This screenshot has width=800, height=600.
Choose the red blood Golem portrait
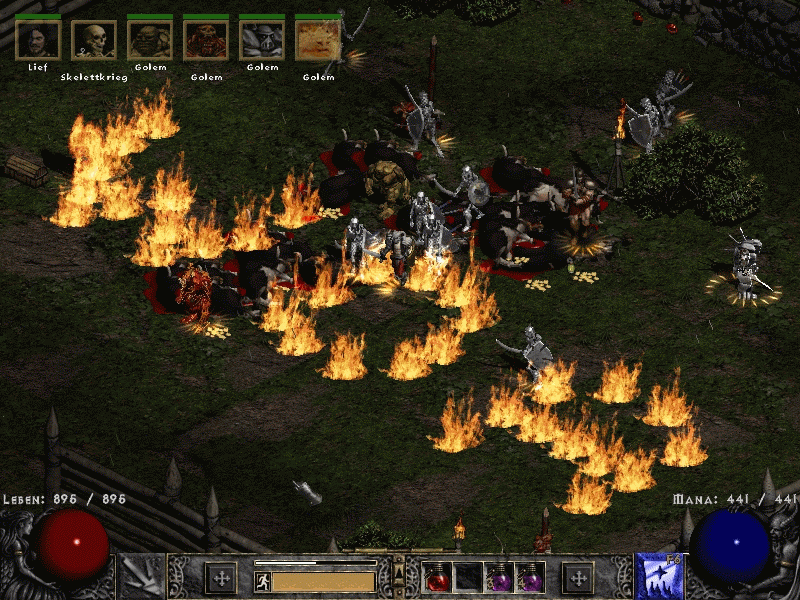pyautogui.click(x=206, y=40)
